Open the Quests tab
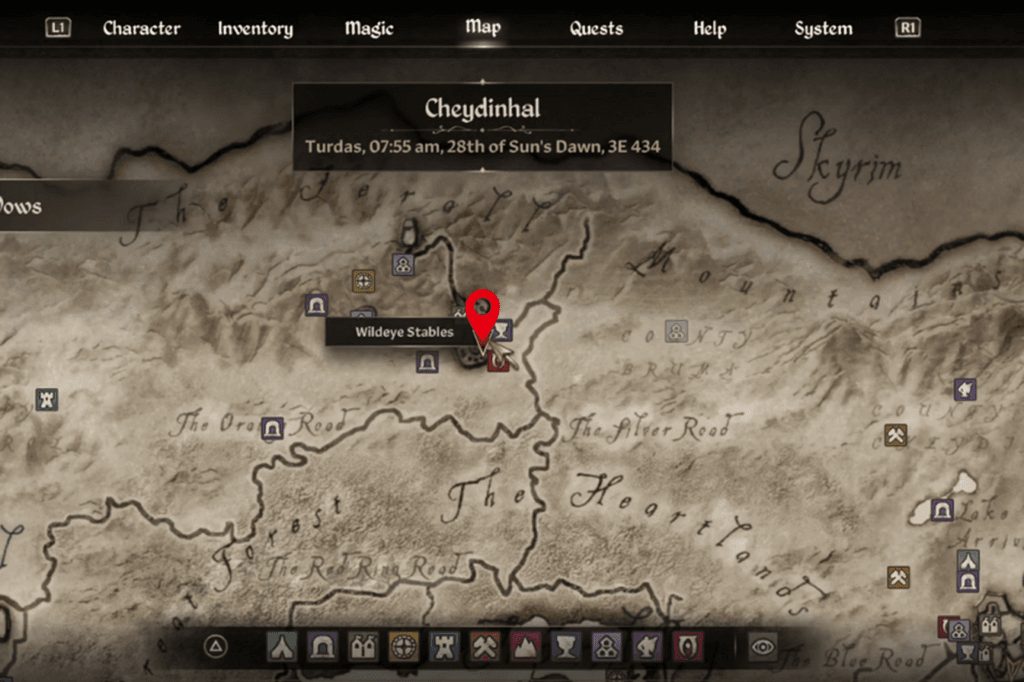1024x682 pixels. click(596, 28)
